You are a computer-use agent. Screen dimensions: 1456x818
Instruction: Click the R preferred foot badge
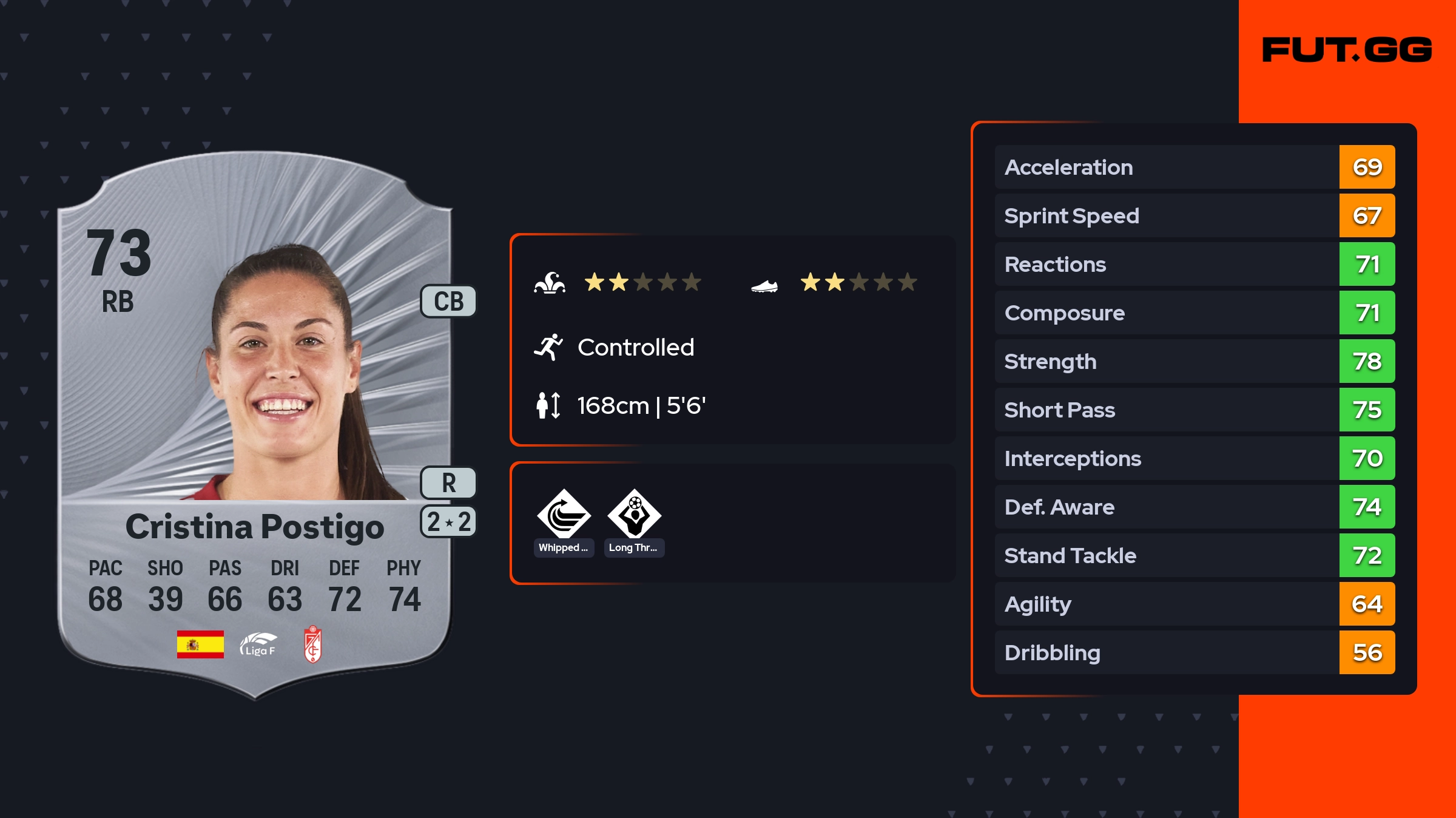pos(448,482)
